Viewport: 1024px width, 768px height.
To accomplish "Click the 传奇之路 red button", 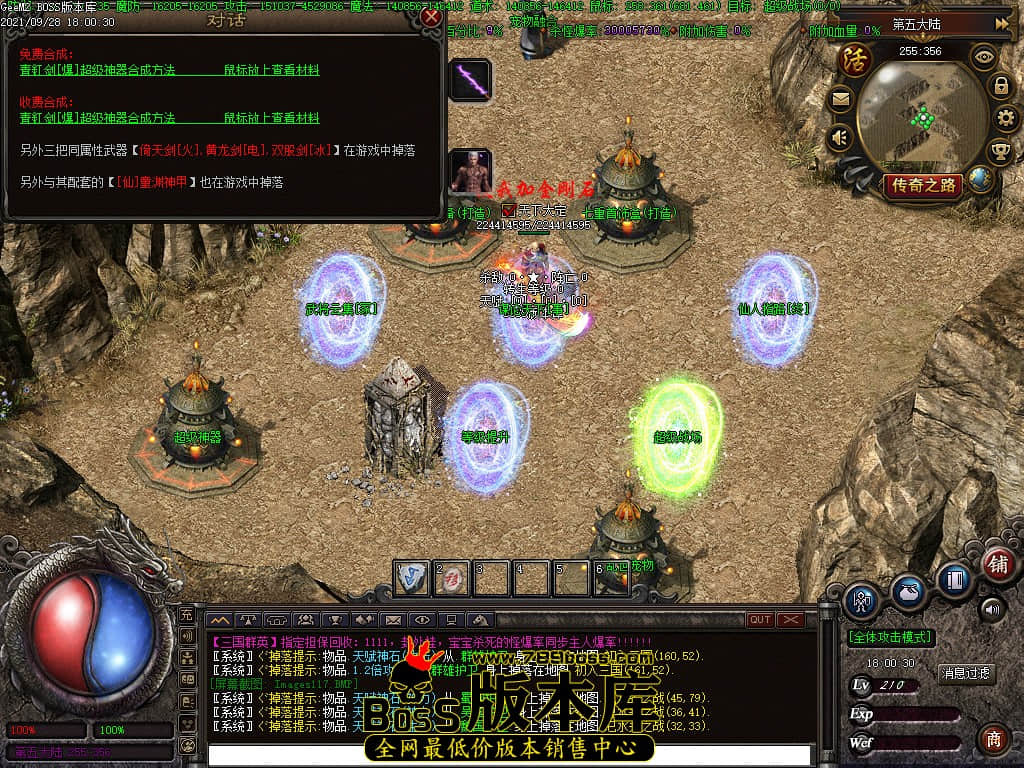I will tap(922, 184).
